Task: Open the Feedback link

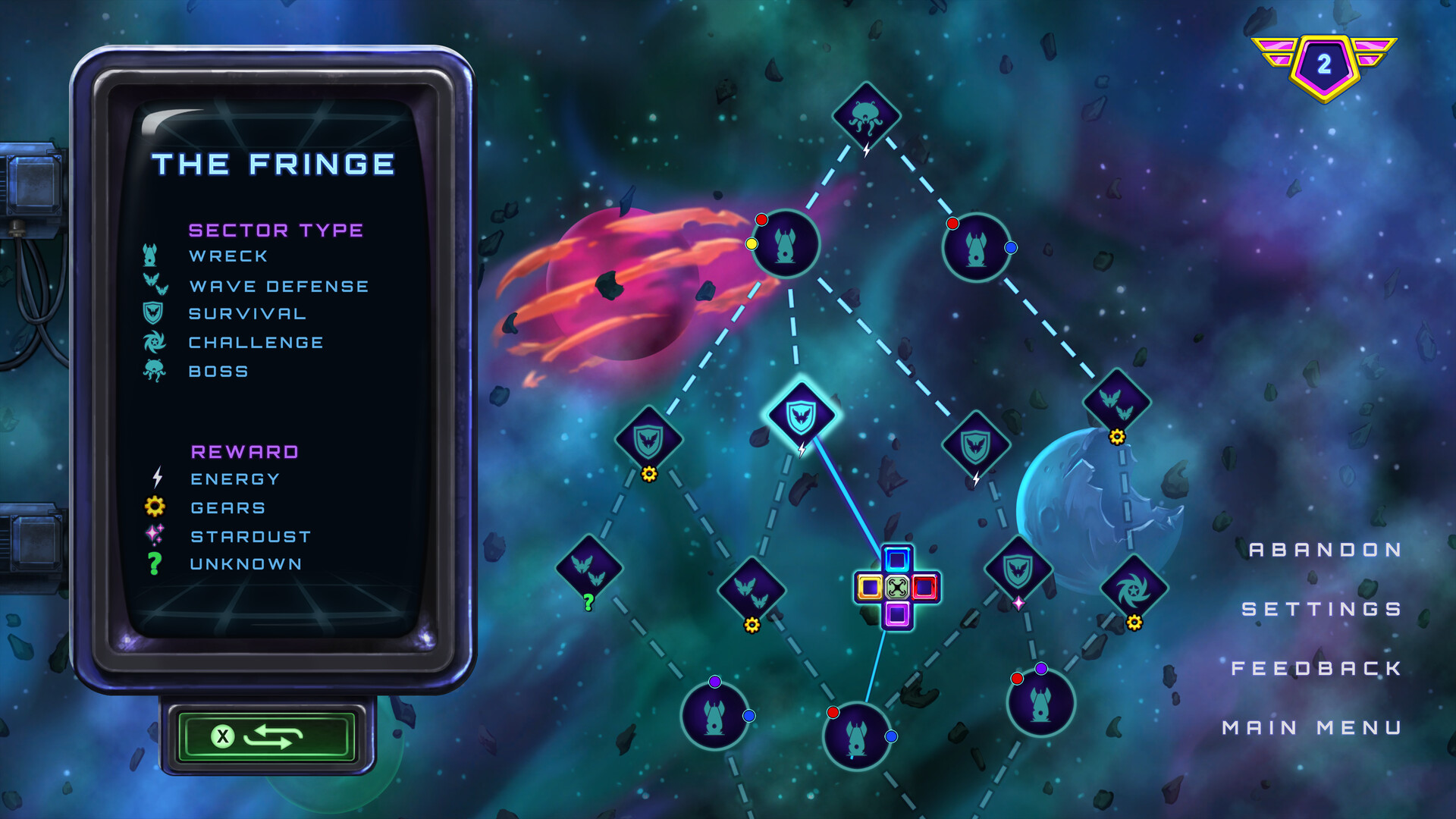Action: tap(1317, 667)
